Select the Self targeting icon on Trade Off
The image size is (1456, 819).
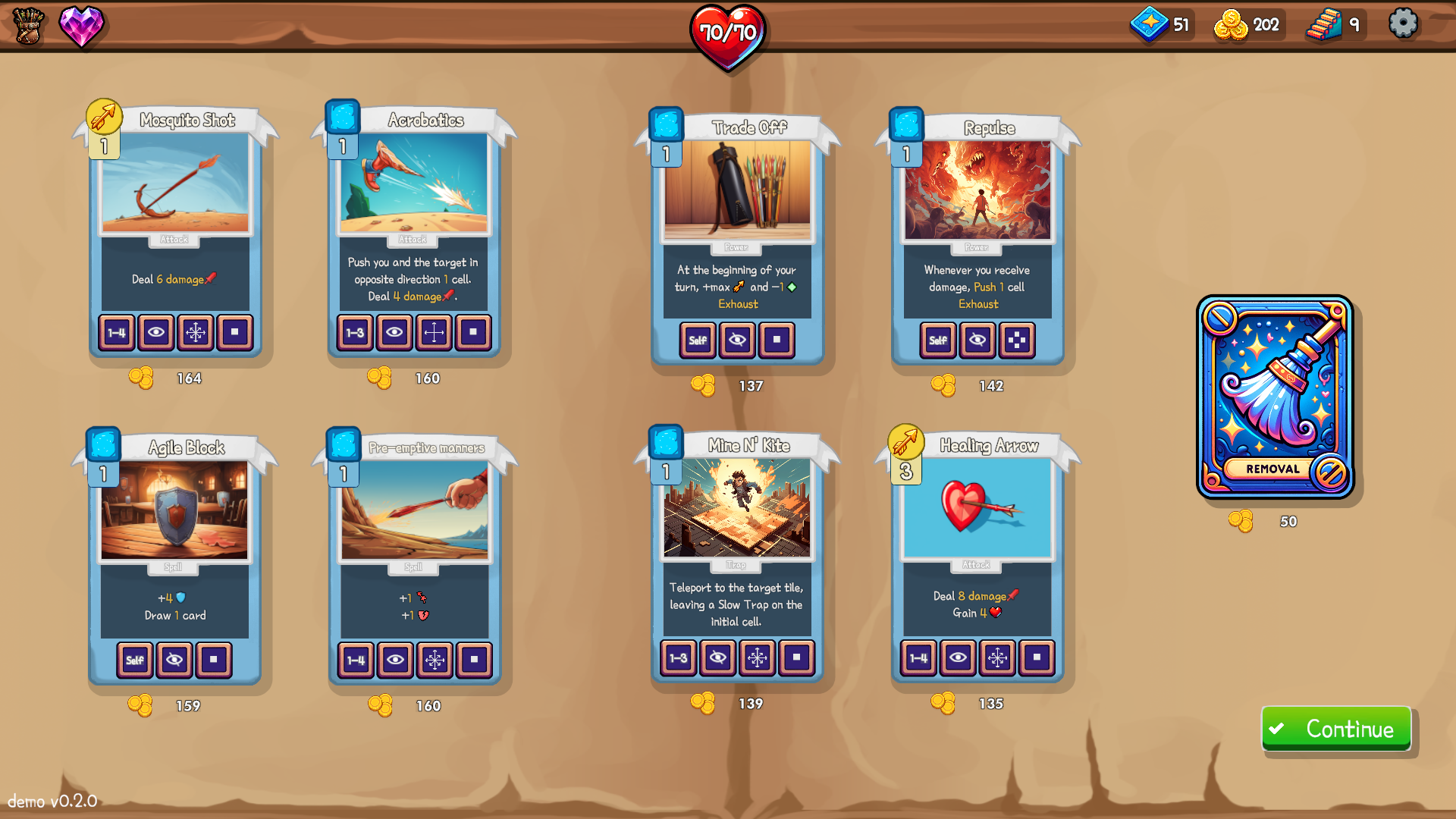click(x=697, y=340)
